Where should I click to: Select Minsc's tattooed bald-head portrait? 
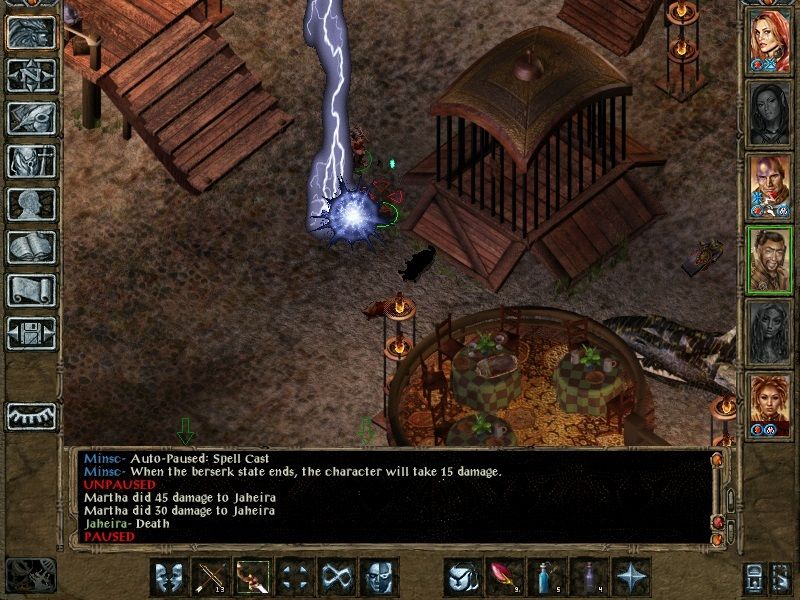pyautogui.click(x=770, y=188)
